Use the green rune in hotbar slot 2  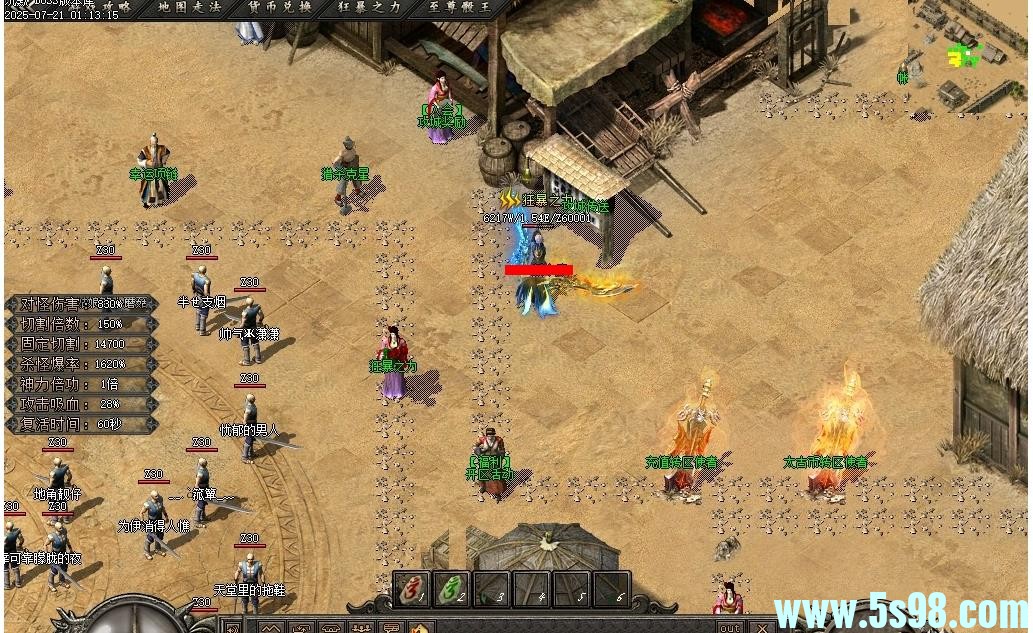click(452, 589)
